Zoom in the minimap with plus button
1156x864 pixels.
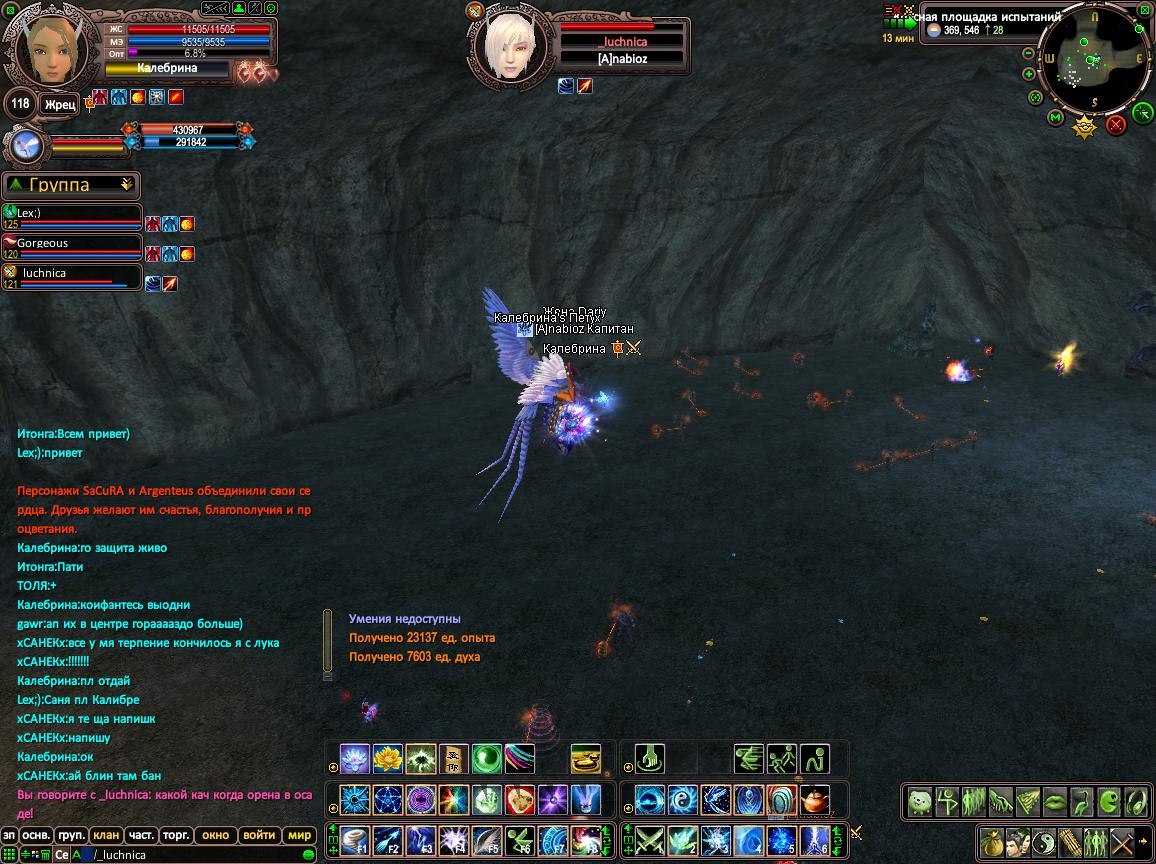[x=1029, y=73]
